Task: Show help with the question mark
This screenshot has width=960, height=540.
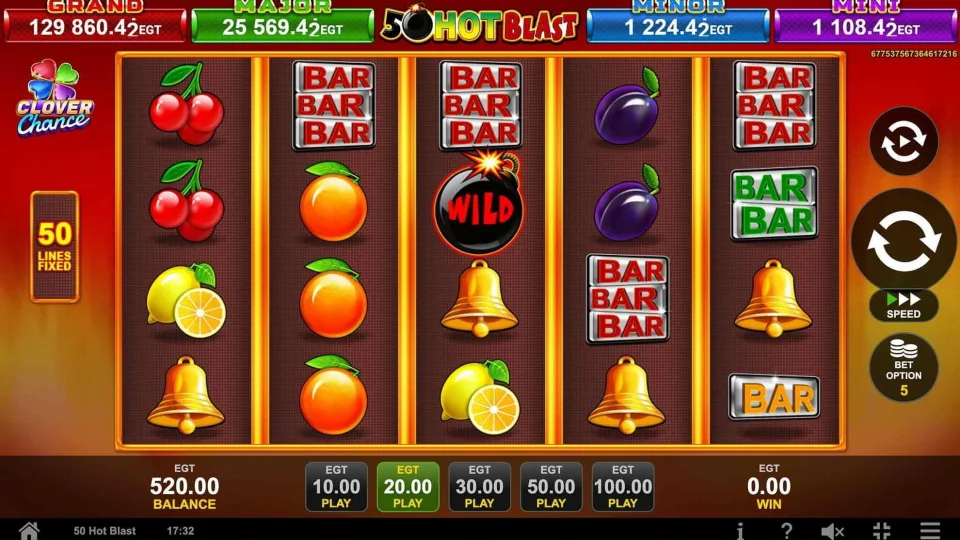Action: pyautogui.click(x=787, y=530)
